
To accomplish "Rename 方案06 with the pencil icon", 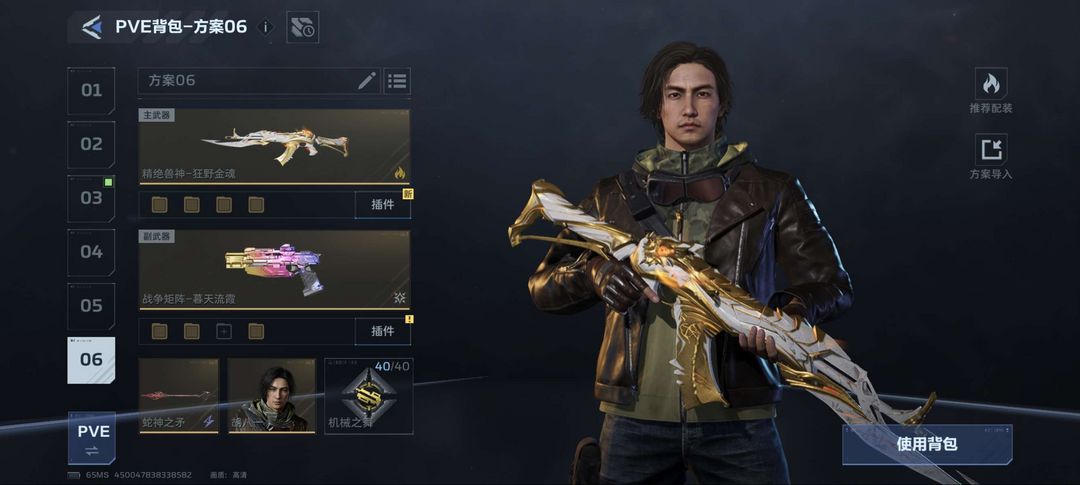I will coord(367,81).
